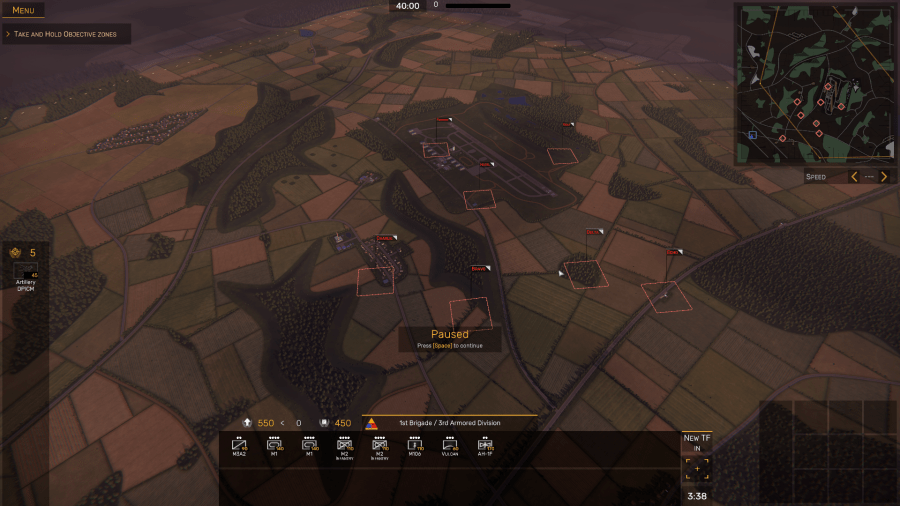Select the AH-1F helicopter unit card
The width and height of the screenshot is (900, 506).
(x=485, y=445)
